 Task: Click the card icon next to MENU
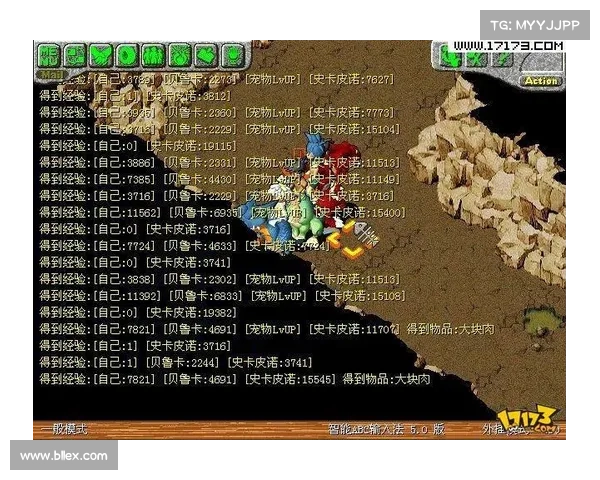coord(74,54)
